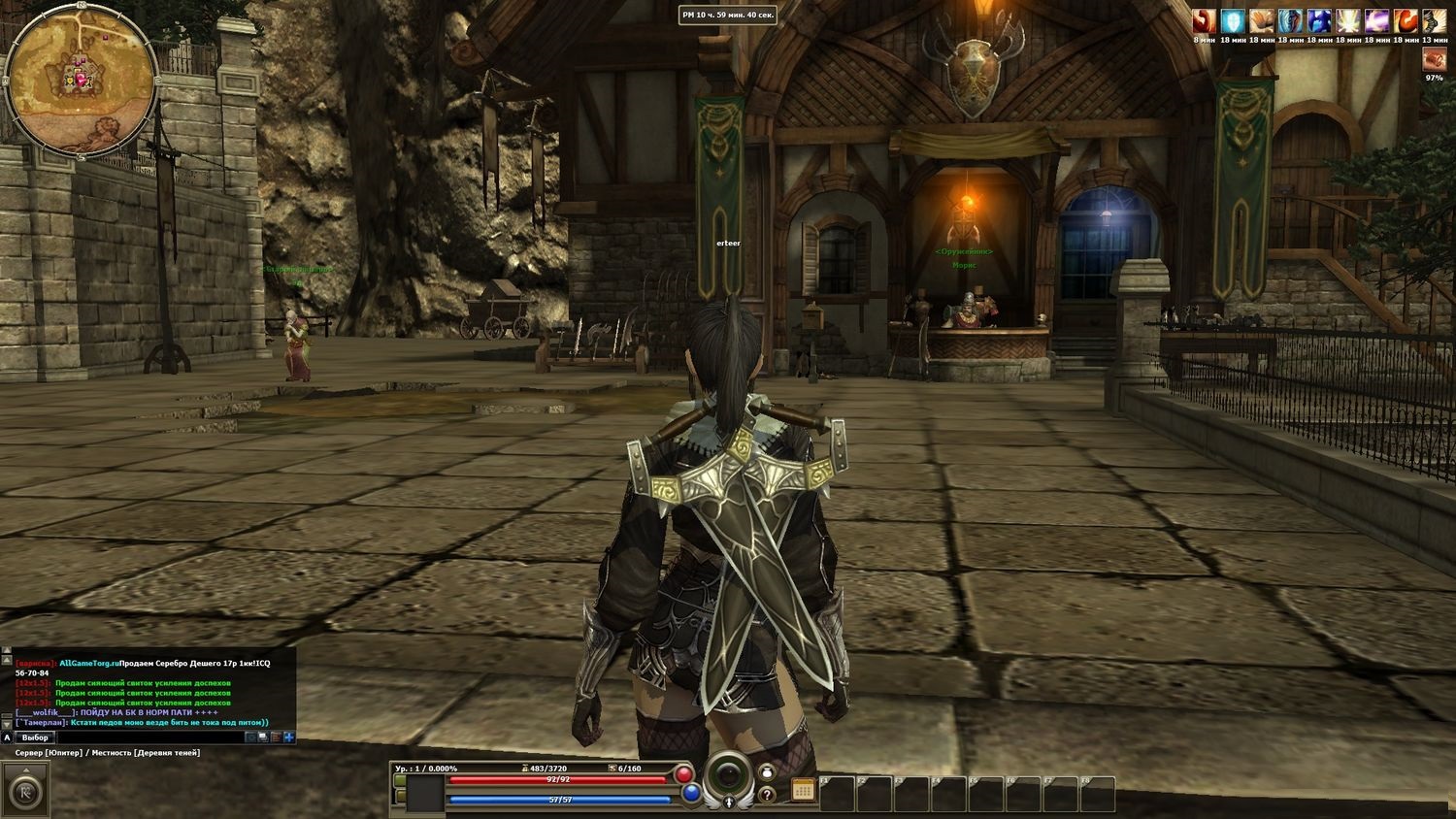Click the Выбор chat channel button
Viewport: 1456px width, 819px height.
(x=35, y=737)
